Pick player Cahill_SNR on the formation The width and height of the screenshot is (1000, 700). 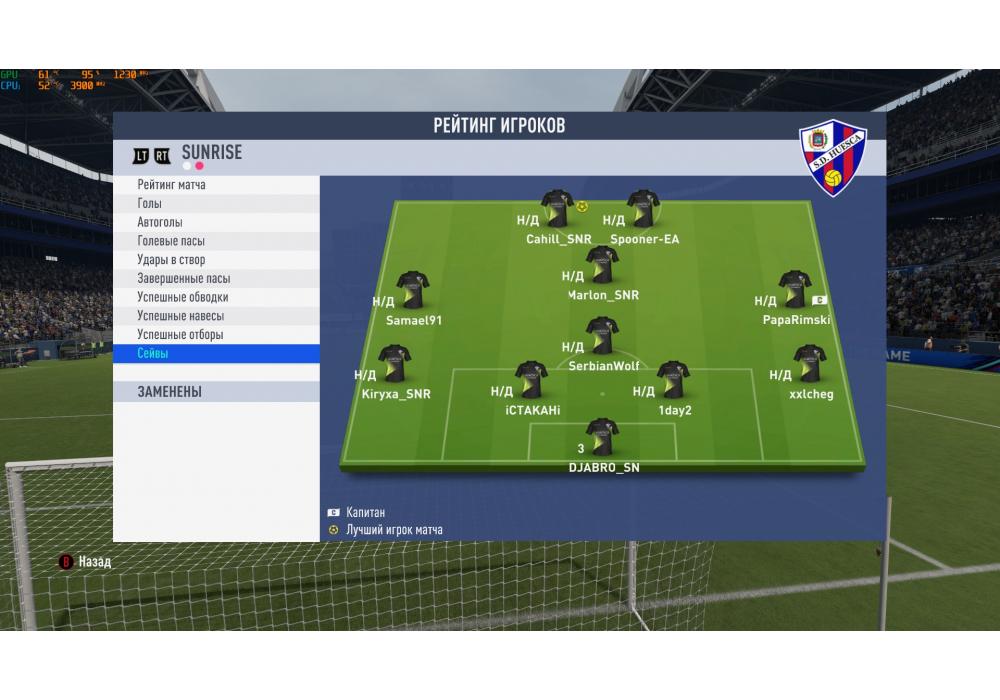pyautogui.click(x=556, y=210)
